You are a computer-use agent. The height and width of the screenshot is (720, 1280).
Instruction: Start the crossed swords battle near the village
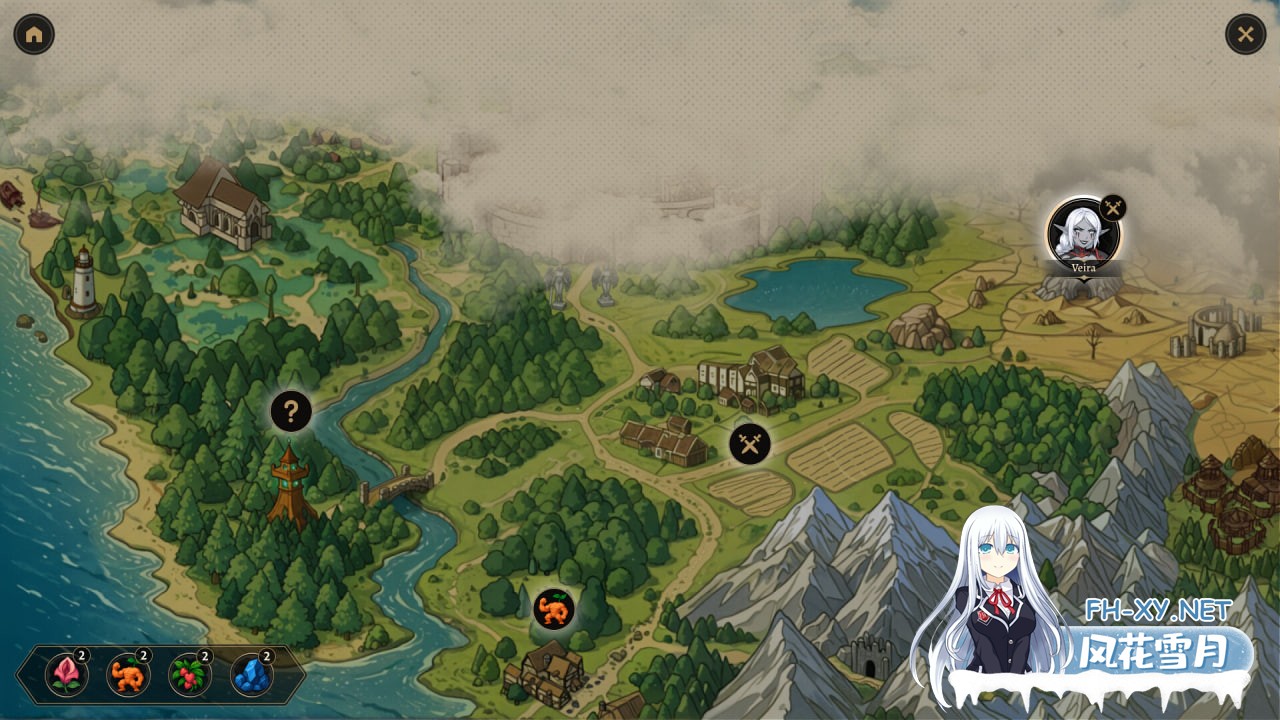click(x=750, y=444)
